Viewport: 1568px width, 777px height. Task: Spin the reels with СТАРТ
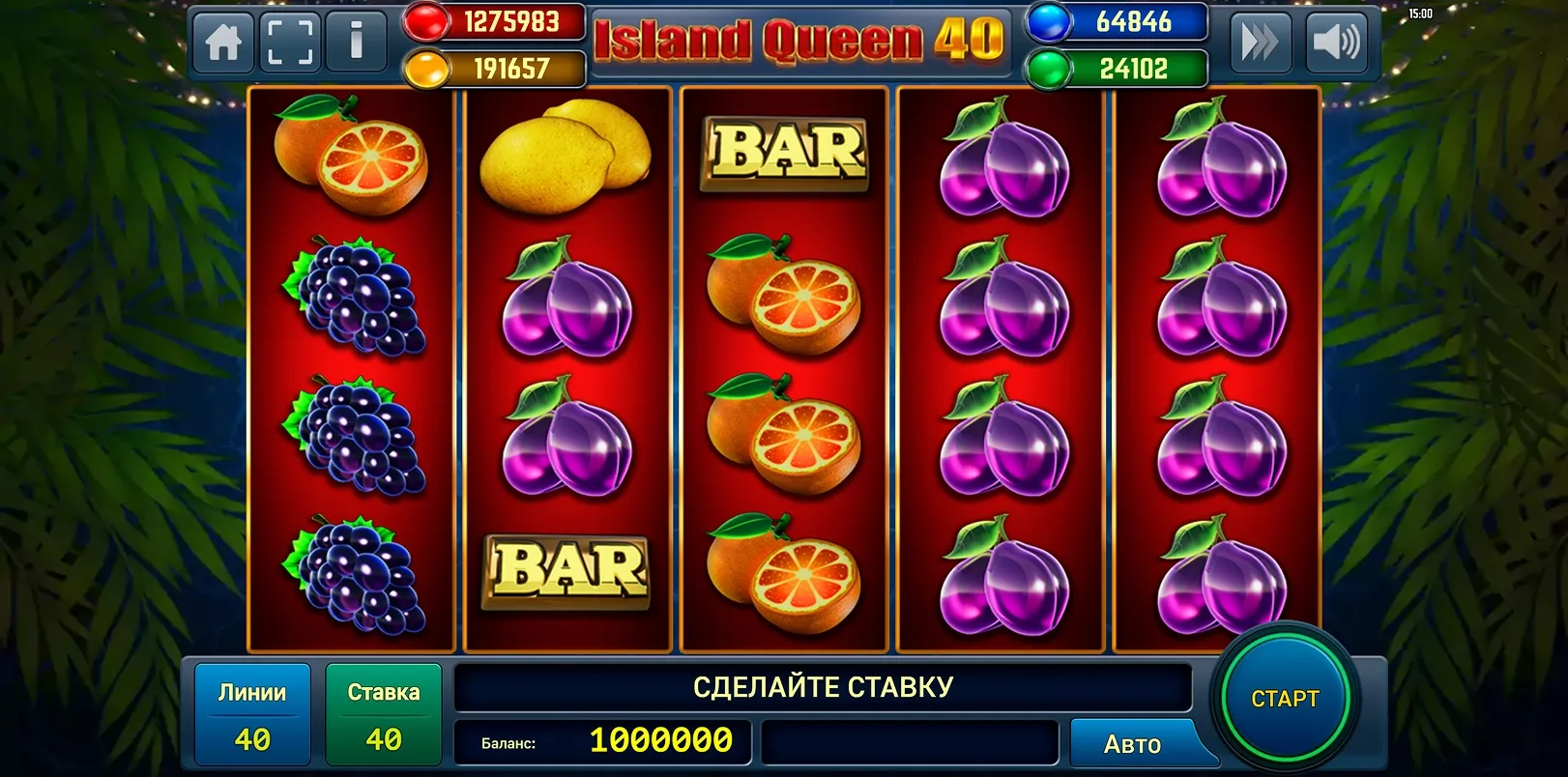click(1284, 699)
